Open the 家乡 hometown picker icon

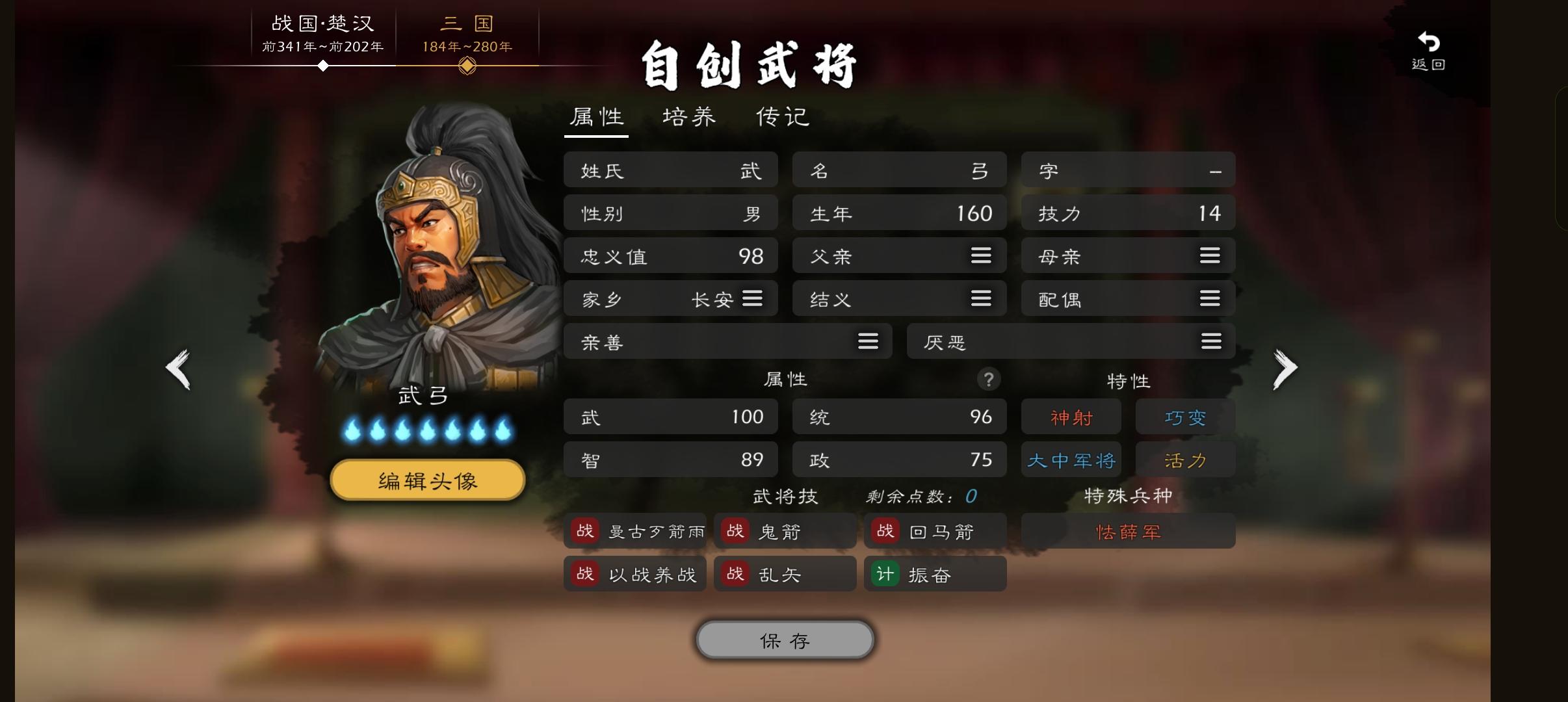coord(753,298)
